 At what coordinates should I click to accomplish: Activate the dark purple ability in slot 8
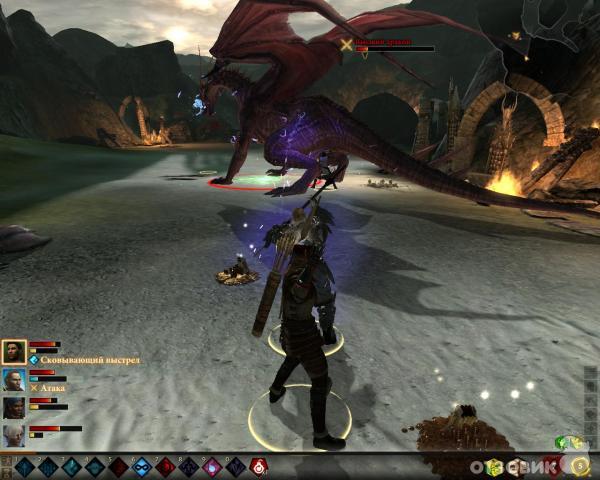[x=188, y=466]
